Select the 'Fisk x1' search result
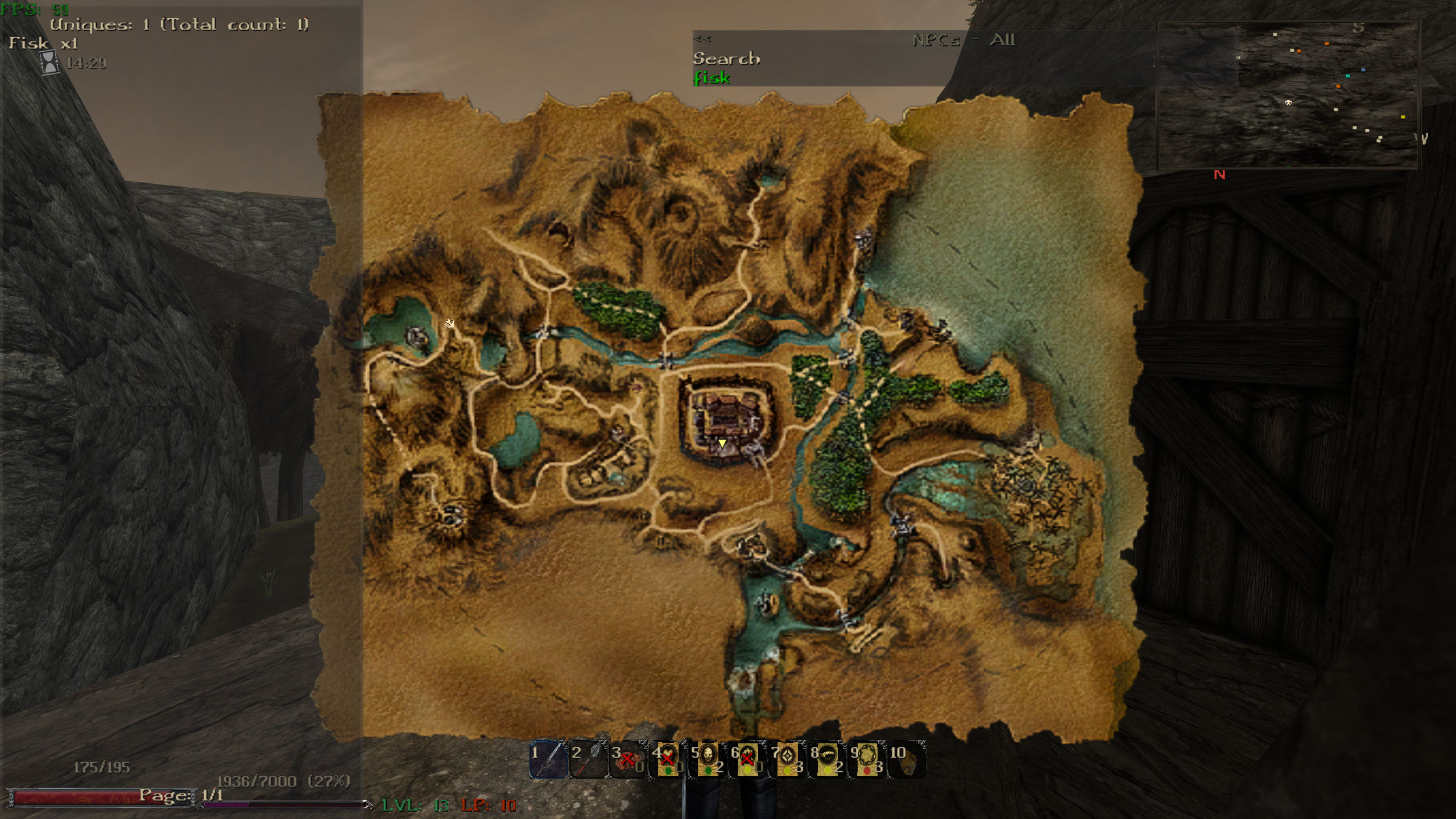1456x819 pixels. pyautogui.click(x=43, y=43)
